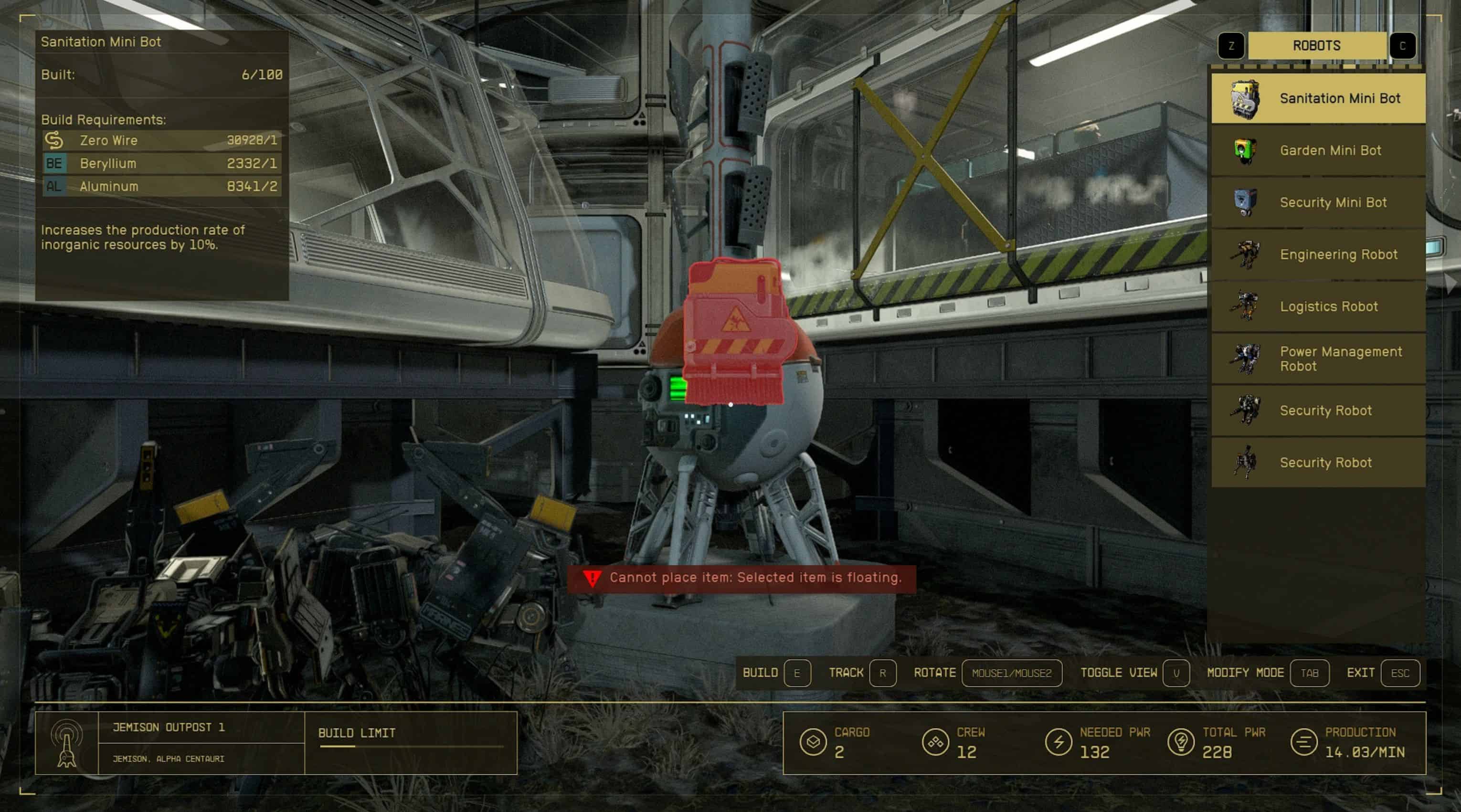The height and width of the screenshot is (812, 1461).
Task: Select the Engineering Robot option
Action: [x=1318, y=254]
